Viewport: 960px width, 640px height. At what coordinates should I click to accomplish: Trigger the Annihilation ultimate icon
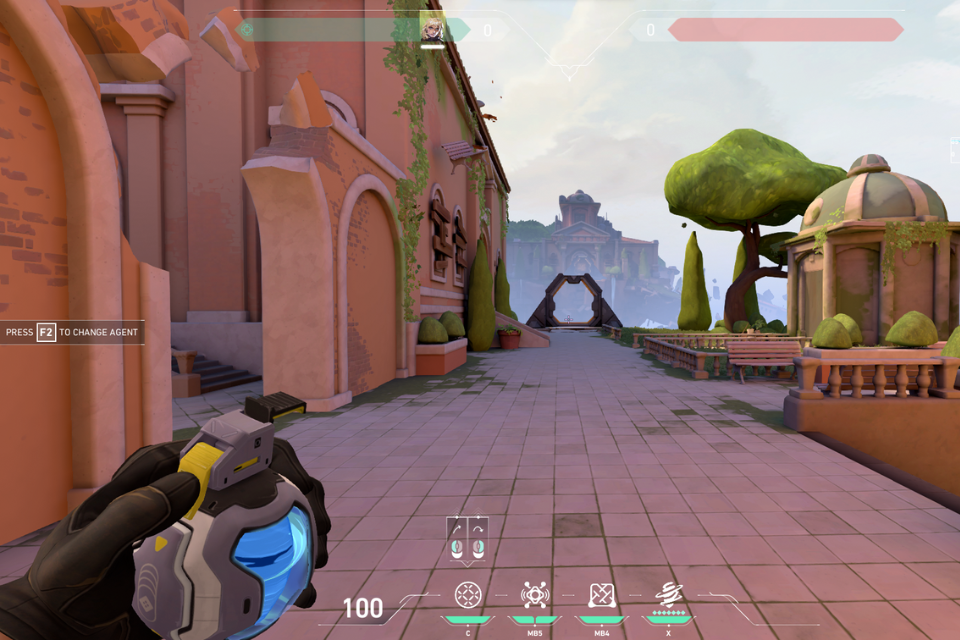click(x=668, y=594)
